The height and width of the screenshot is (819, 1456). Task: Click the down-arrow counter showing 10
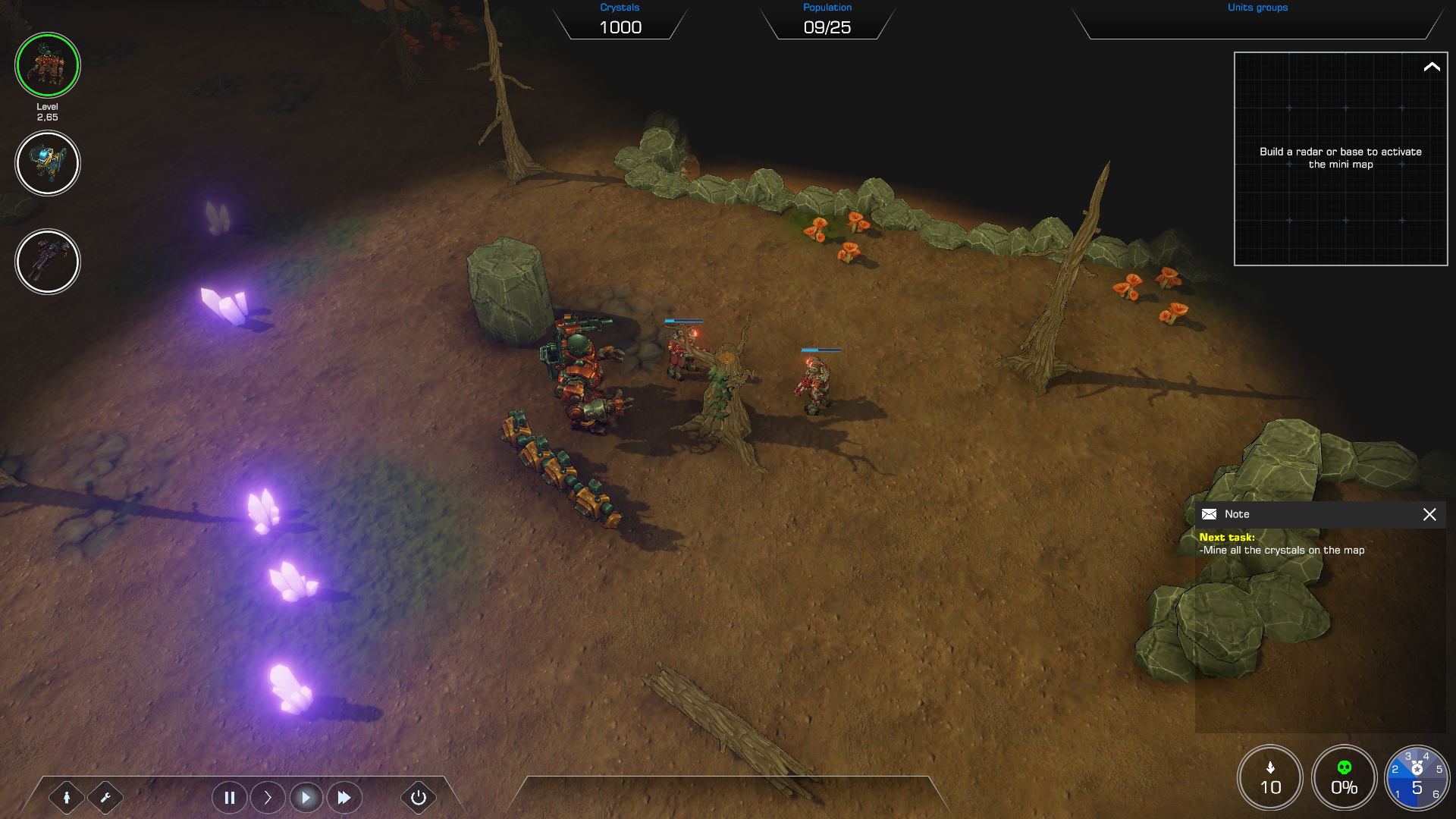pos(1270,778)
